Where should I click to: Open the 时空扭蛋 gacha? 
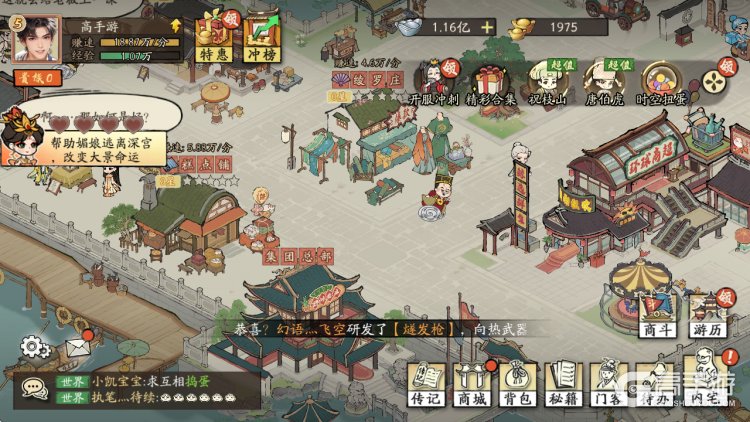click(x=661, y=82)
